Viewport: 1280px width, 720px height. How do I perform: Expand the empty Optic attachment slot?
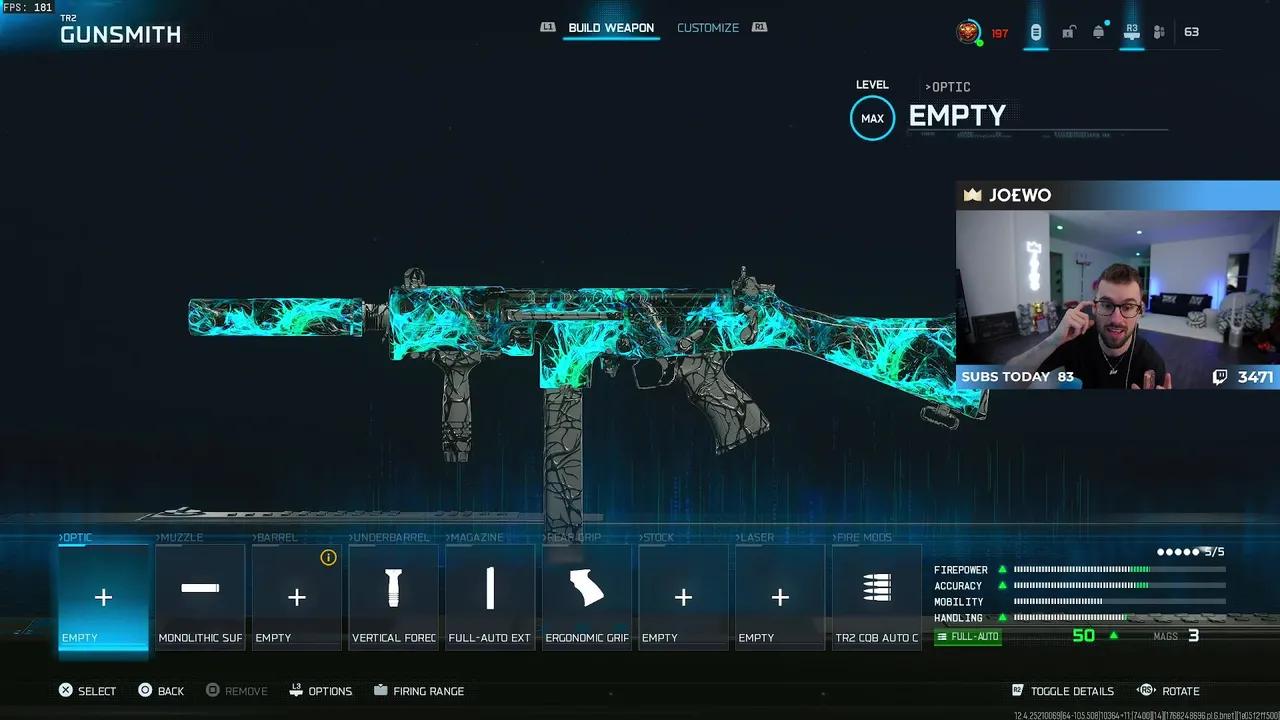tap(103, 597)
